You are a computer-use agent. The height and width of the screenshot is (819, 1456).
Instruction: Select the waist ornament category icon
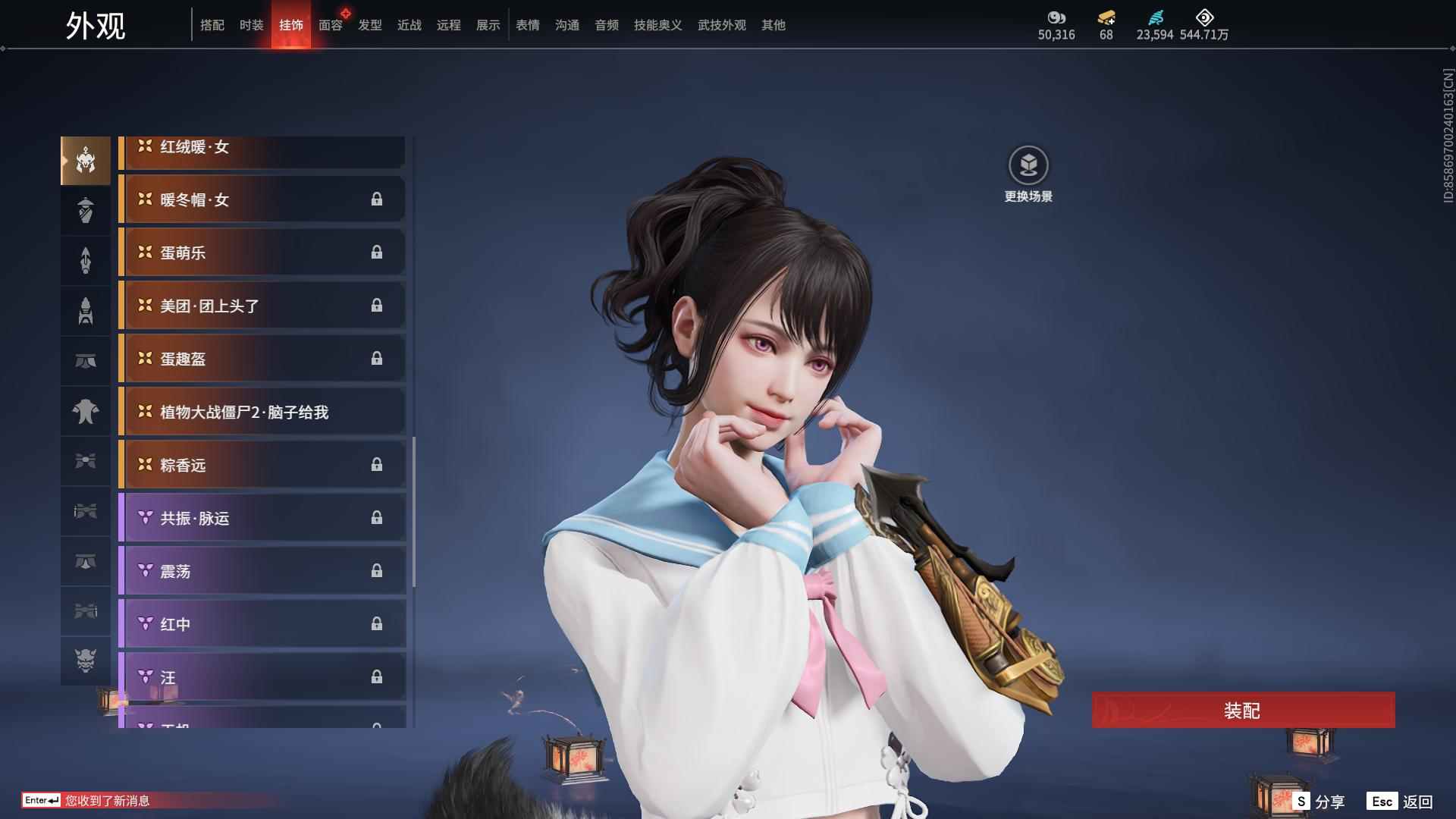[x=86, y=360]
